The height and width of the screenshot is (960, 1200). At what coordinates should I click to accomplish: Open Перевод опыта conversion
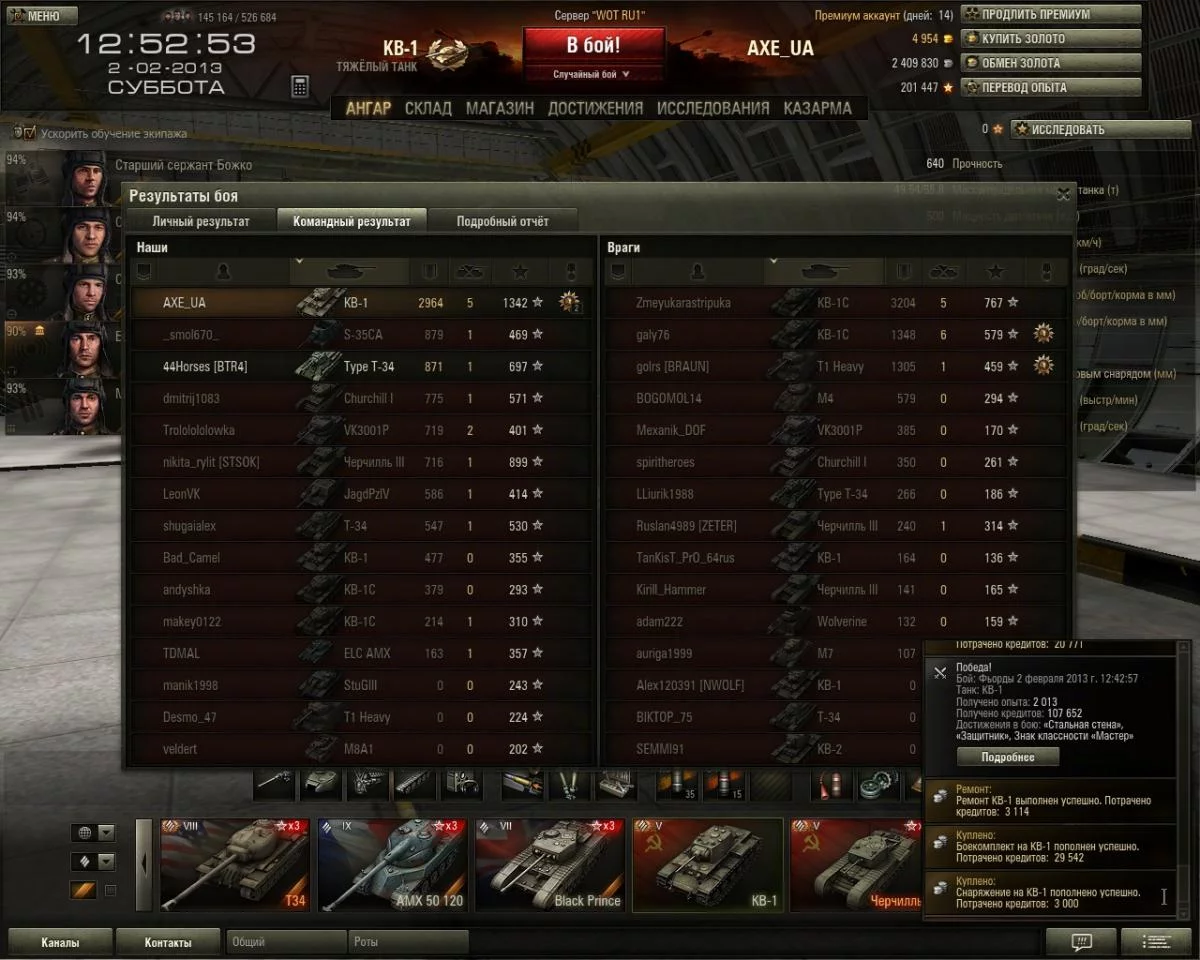click(1050, 87)
